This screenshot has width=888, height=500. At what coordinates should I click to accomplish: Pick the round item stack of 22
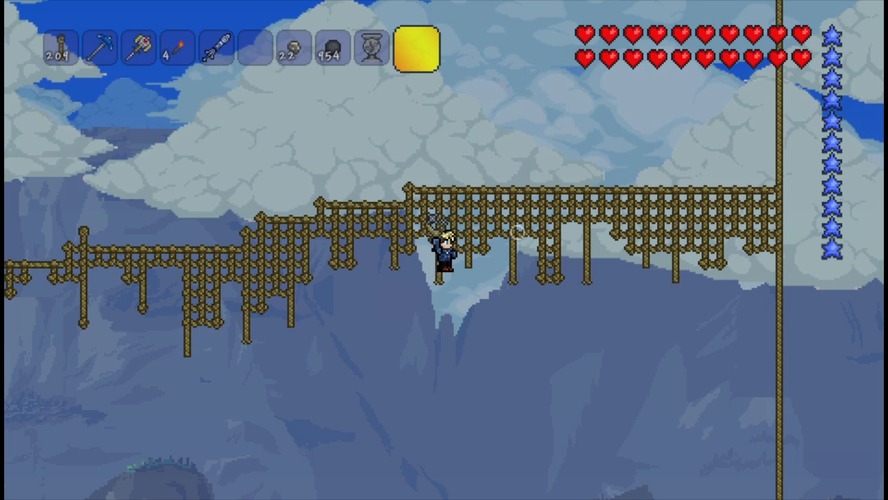click(x=294, y=48)
